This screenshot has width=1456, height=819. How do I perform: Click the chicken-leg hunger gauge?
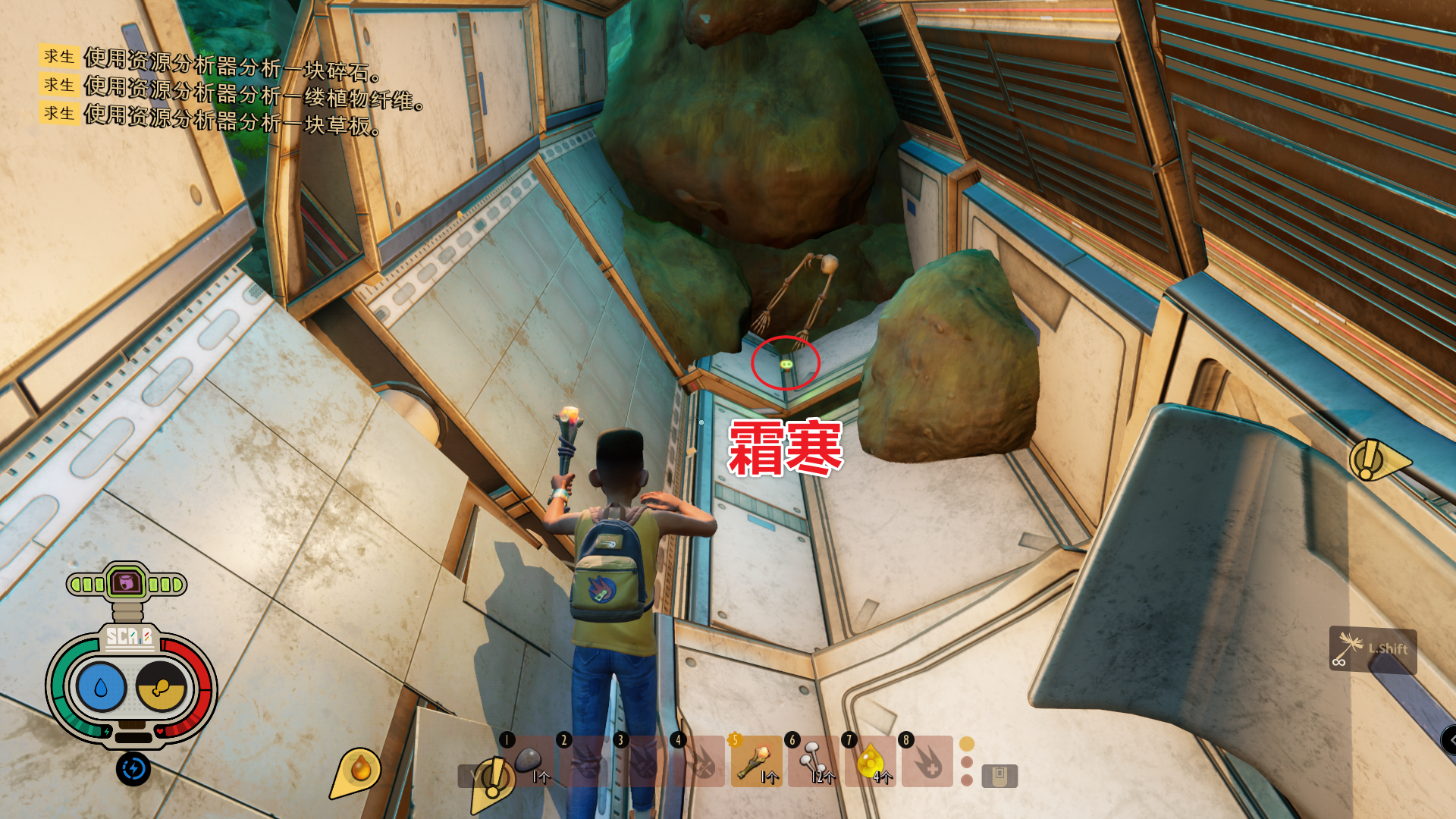point(162,686)
